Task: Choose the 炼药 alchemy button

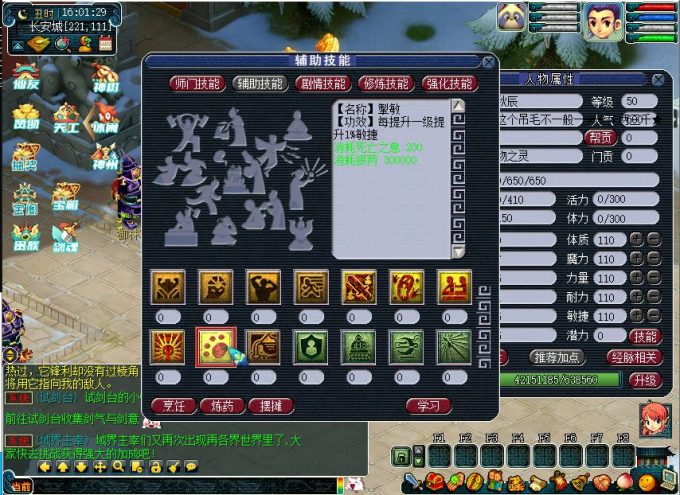Action: (x=222, y=405)
